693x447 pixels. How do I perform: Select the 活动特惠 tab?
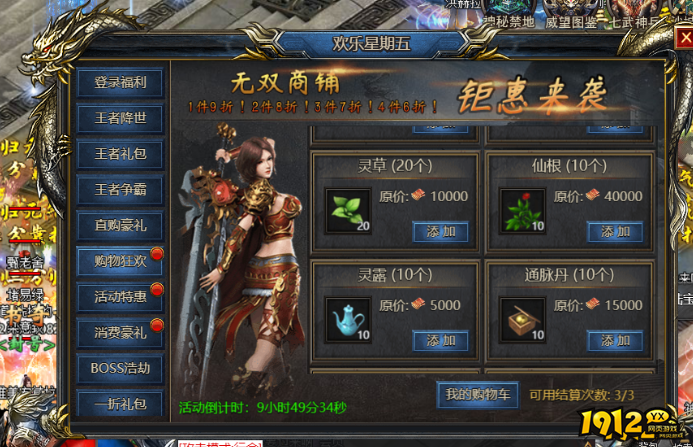[120, 296]
